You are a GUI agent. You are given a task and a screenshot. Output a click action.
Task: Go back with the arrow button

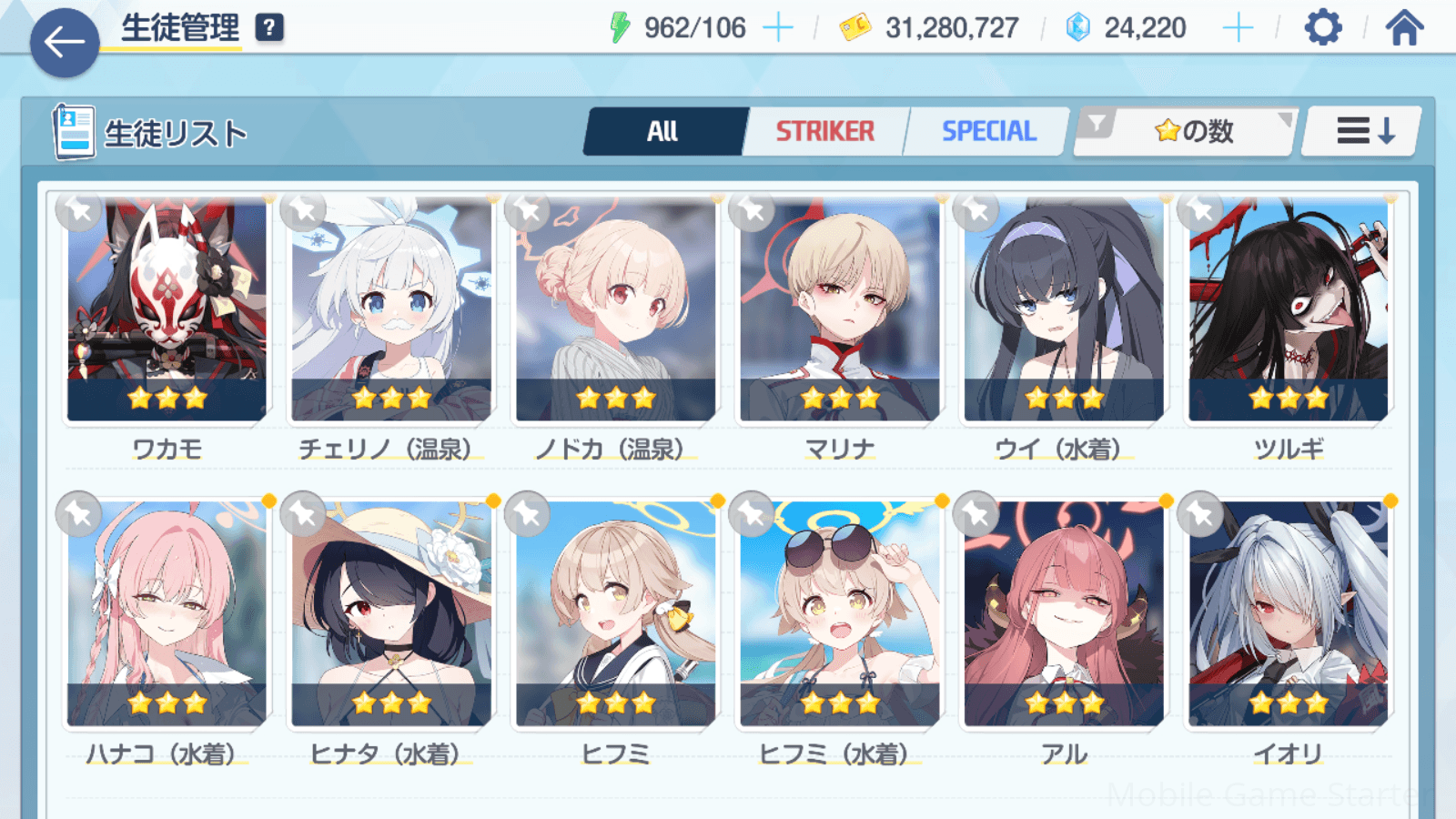pos(64,42)
